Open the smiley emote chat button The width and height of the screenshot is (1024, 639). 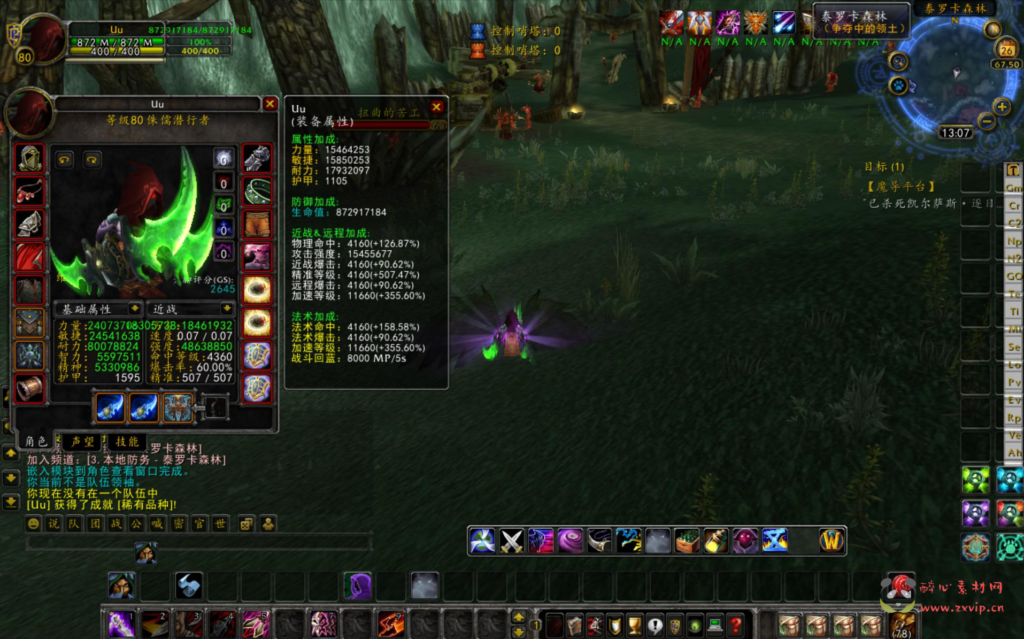coord(34,523)
